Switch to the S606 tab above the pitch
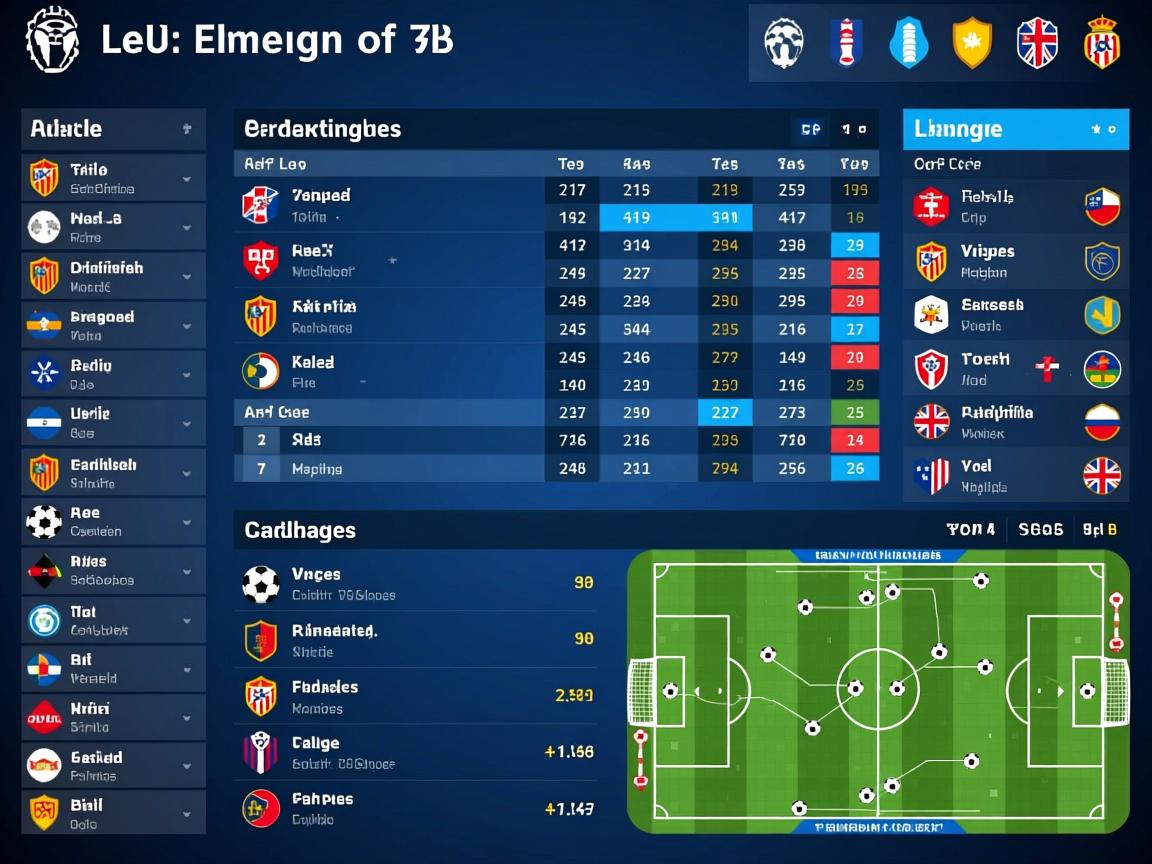 [x=1040, y=530]
